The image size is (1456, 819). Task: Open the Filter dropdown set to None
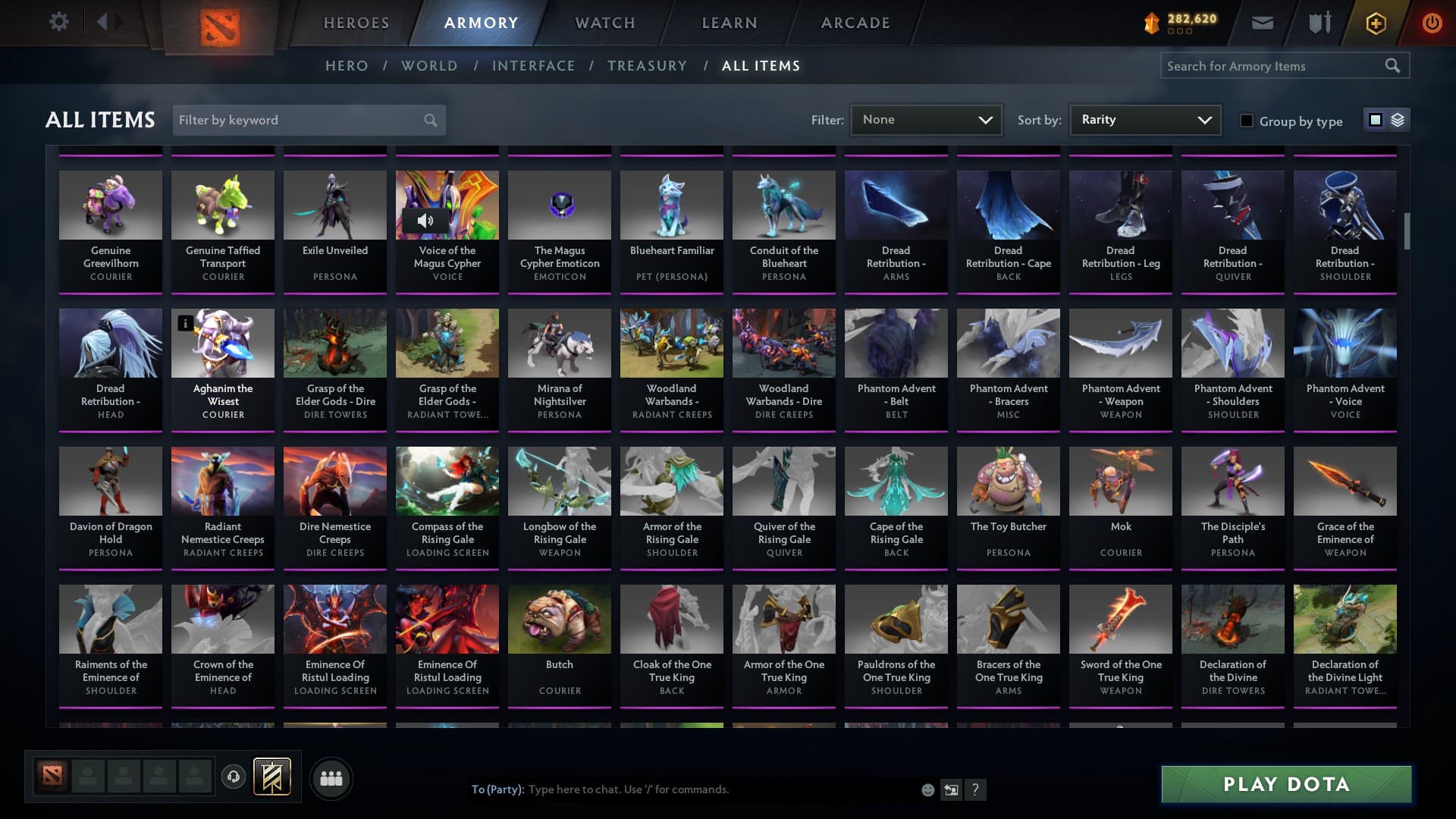pos(925,120)
